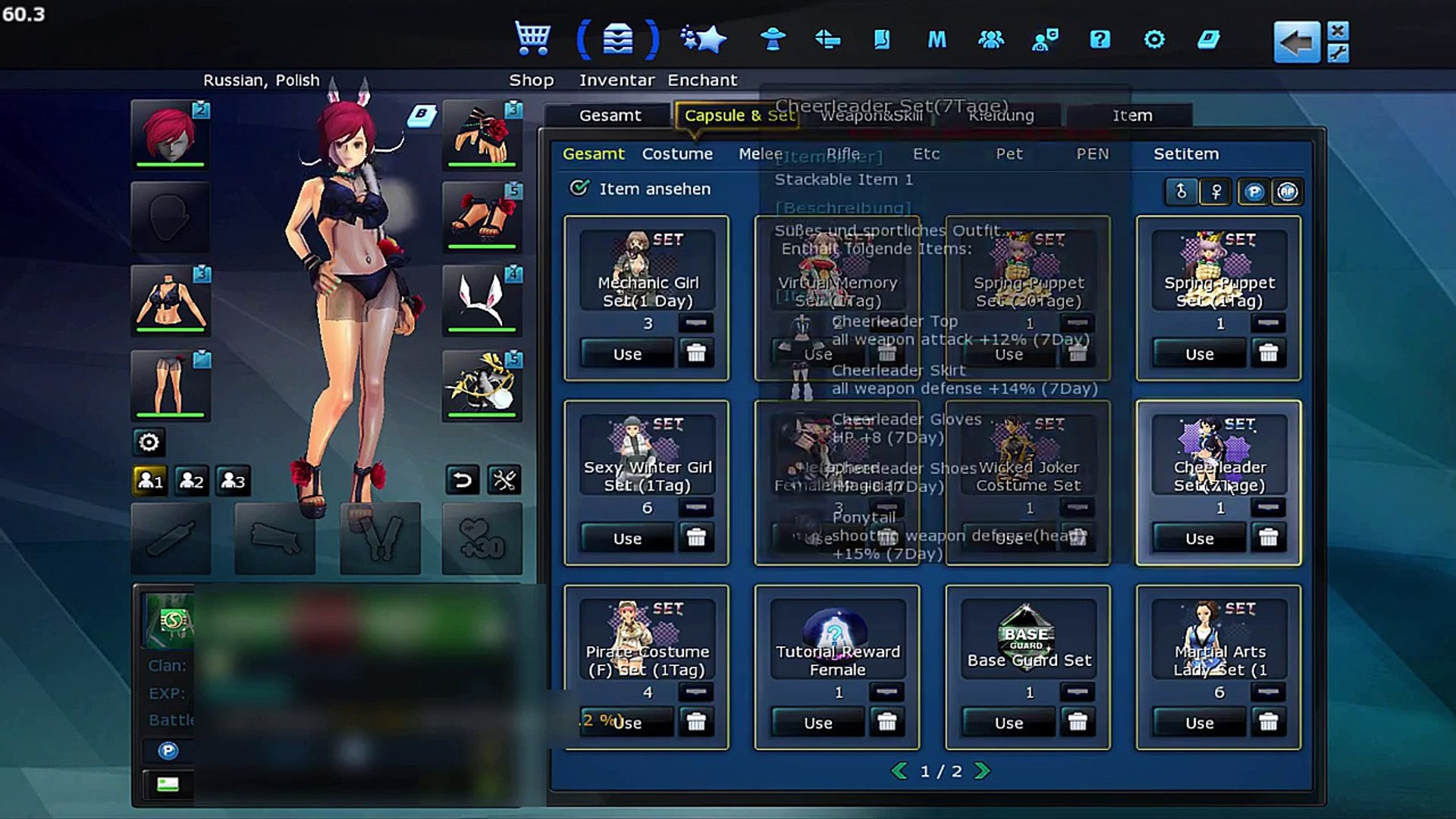Open the help question mark icon
Image resolution: width=1456 pixels, height=819 pixels.
coord(1100,39)
